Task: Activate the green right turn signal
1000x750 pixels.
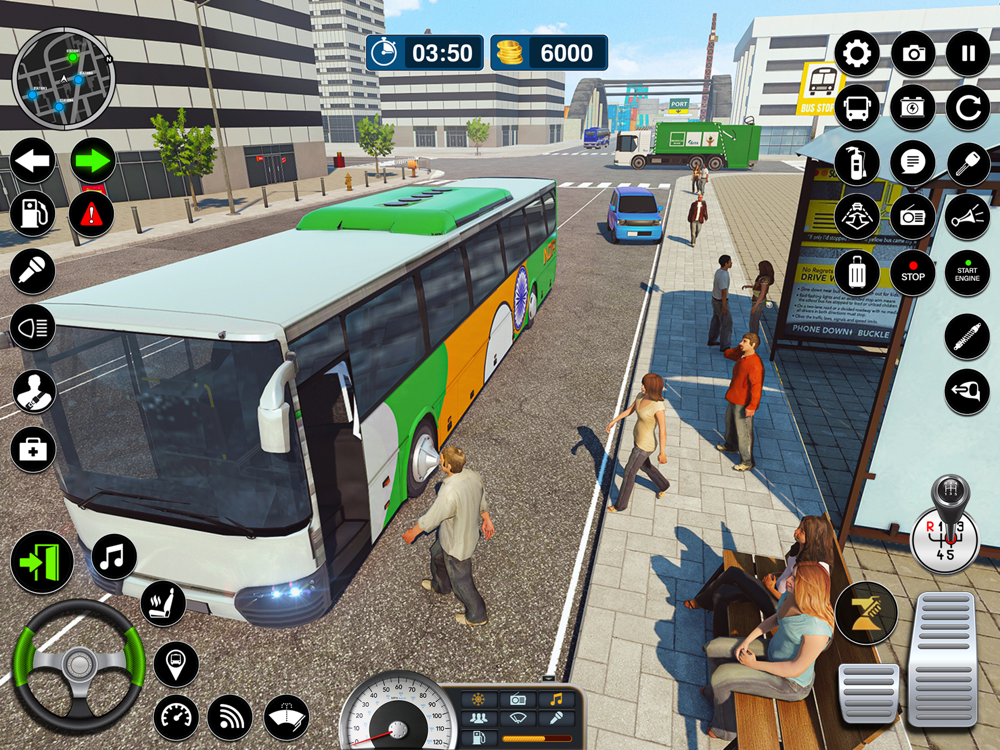Action: point(92,160)
